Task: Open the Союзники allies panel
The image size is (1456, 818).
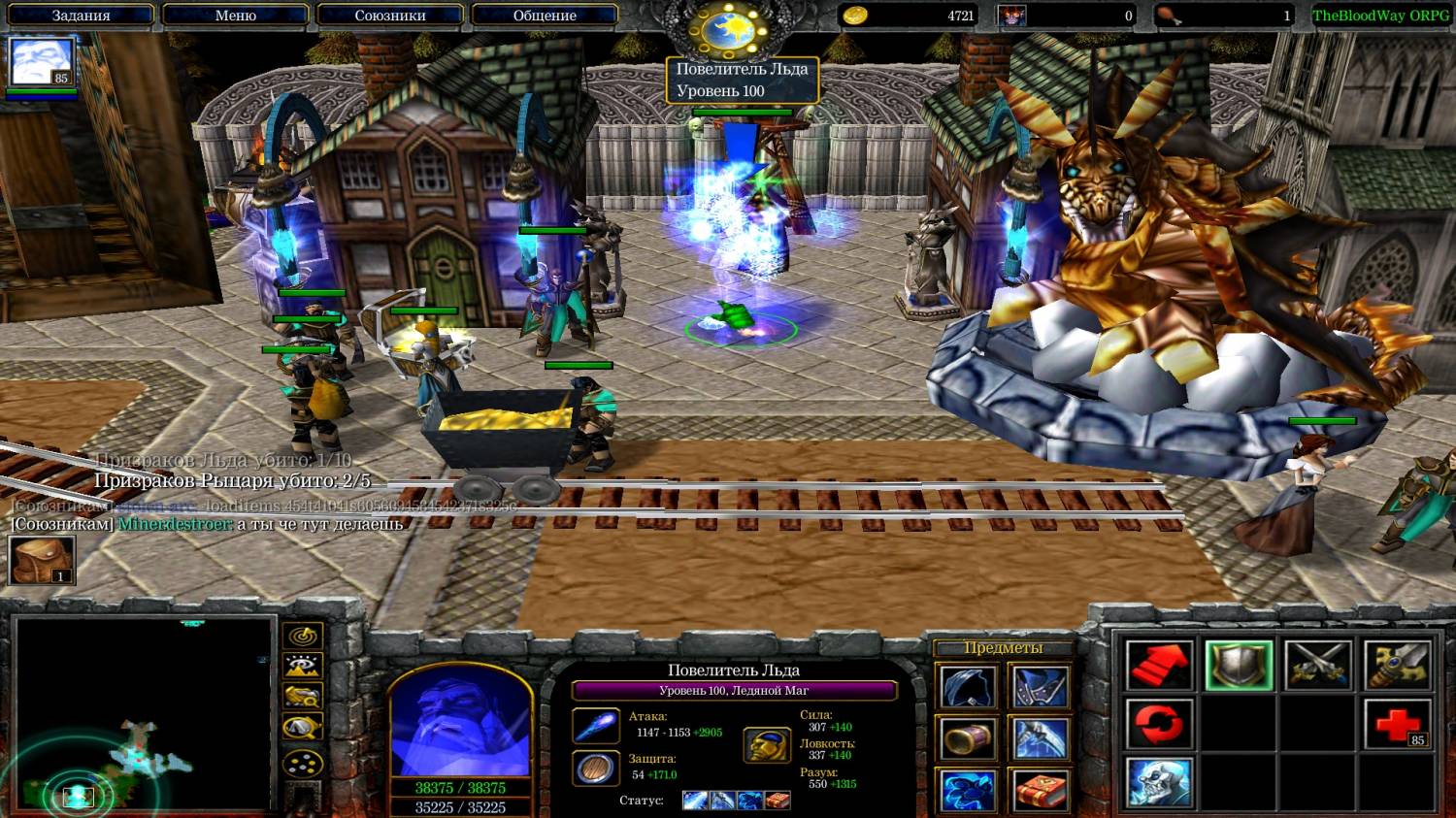Action: point(389,16)
